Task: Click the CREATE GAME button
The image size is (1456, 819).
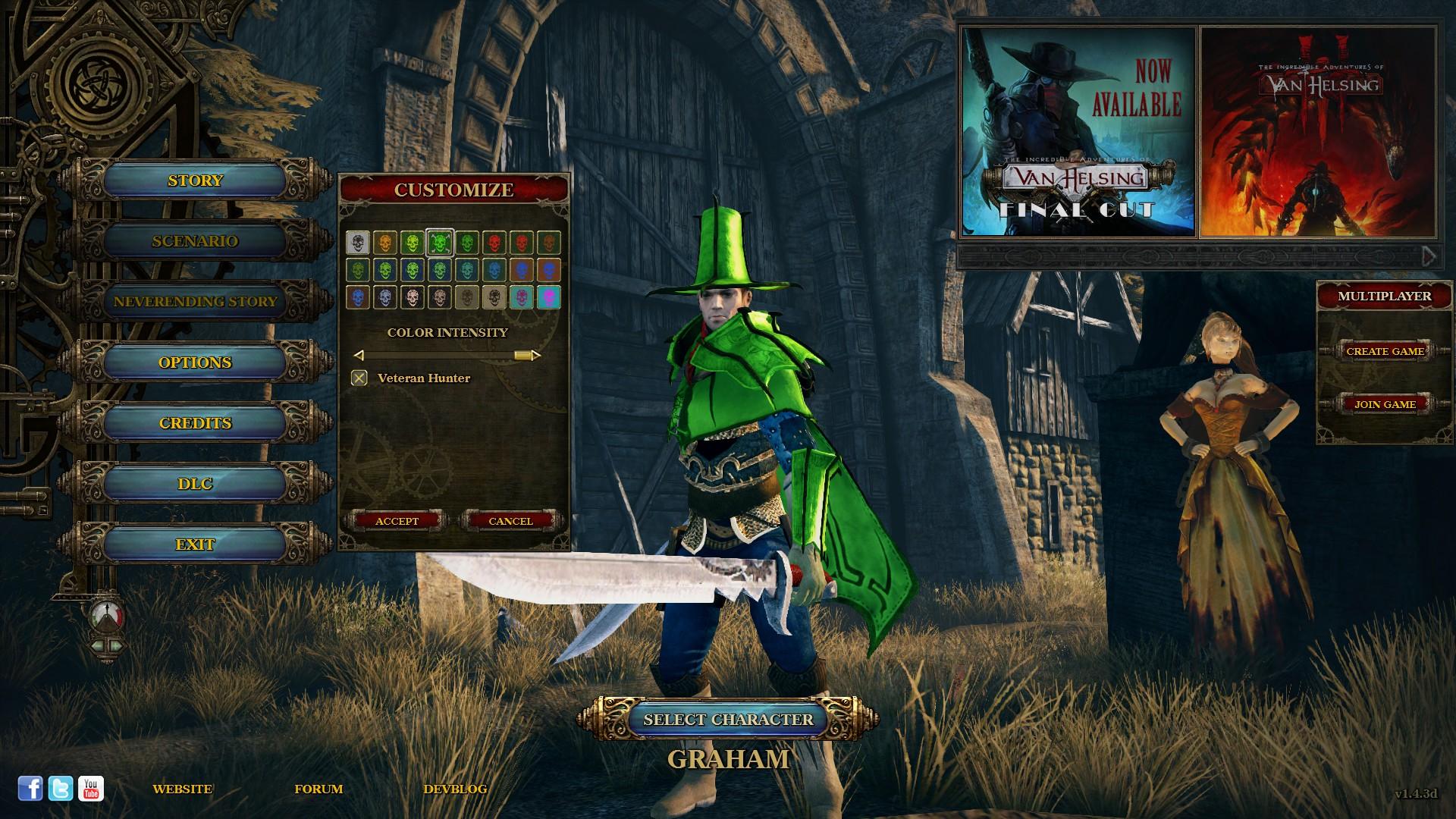Action: [1385, 351]
